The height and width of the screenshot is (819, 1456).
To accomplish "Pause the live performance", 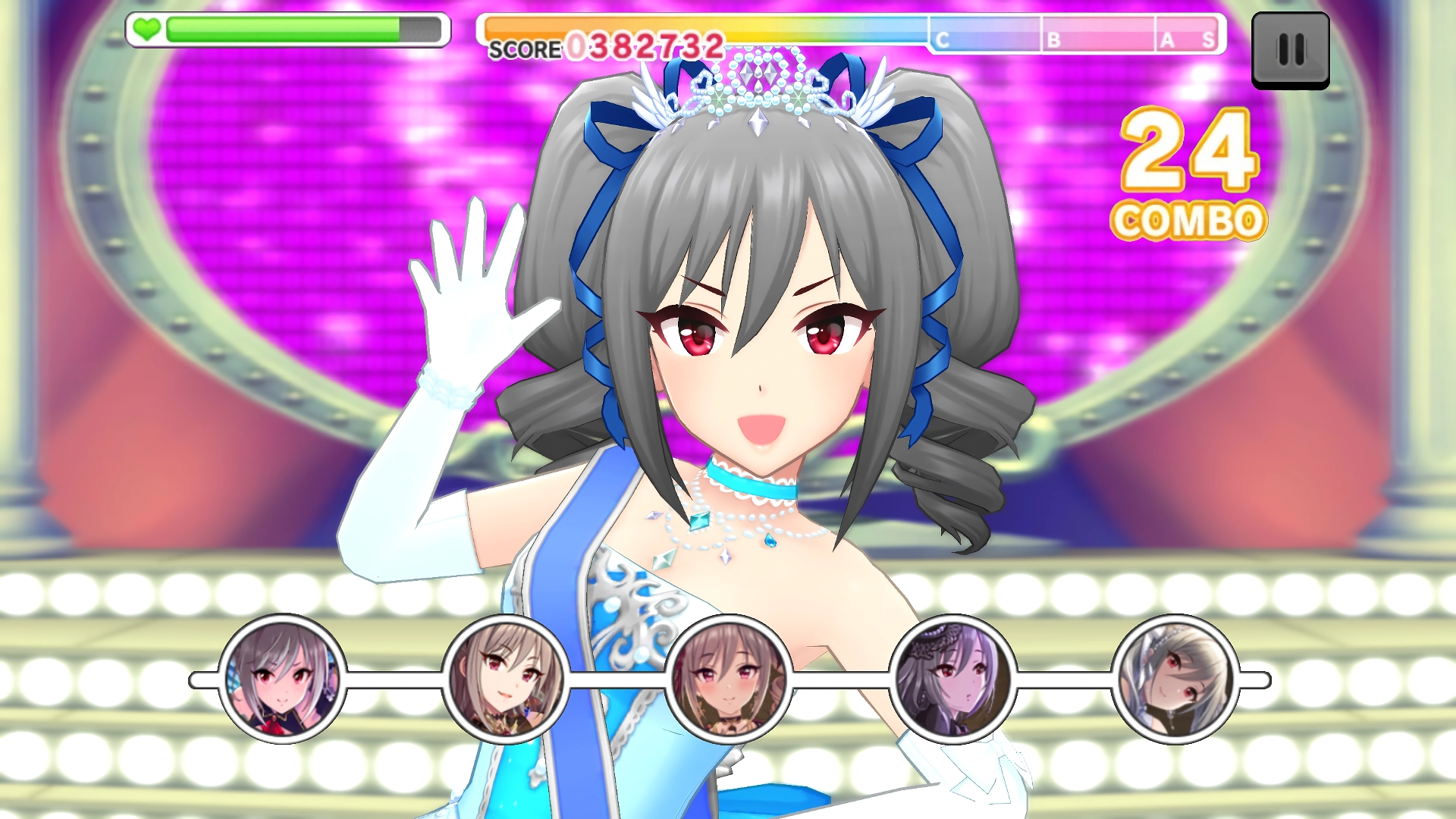I will click(x=1290, y=50).
